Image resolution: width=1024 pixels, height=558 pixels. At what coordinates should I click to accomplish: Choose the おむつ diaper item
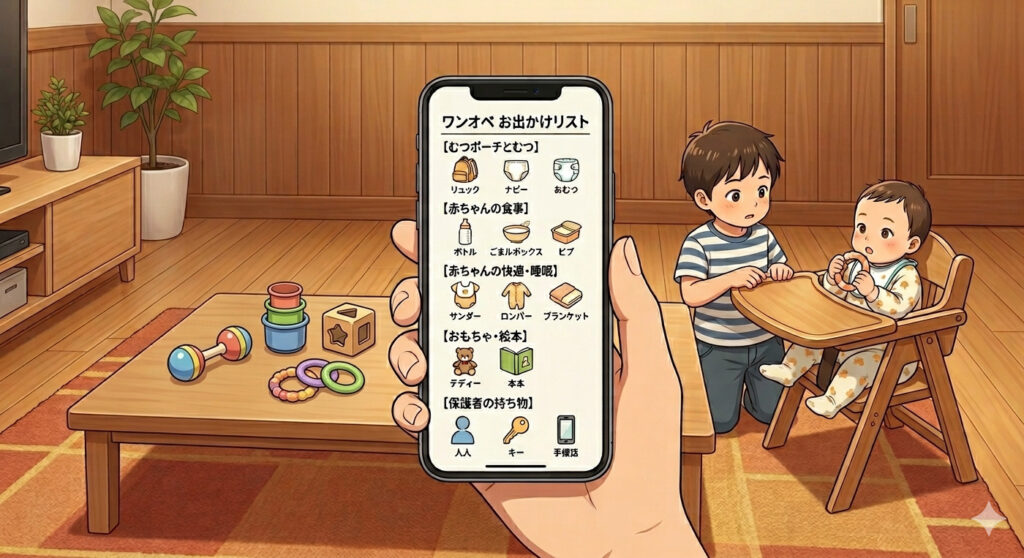pyautogui.click(x=566, y=170)
